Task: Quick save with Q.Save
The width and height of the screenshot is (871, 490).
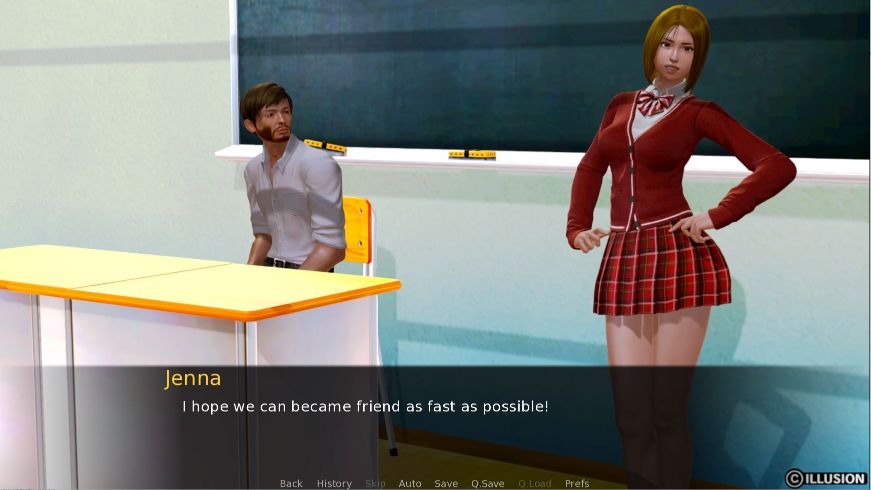Action: [488, 484]
